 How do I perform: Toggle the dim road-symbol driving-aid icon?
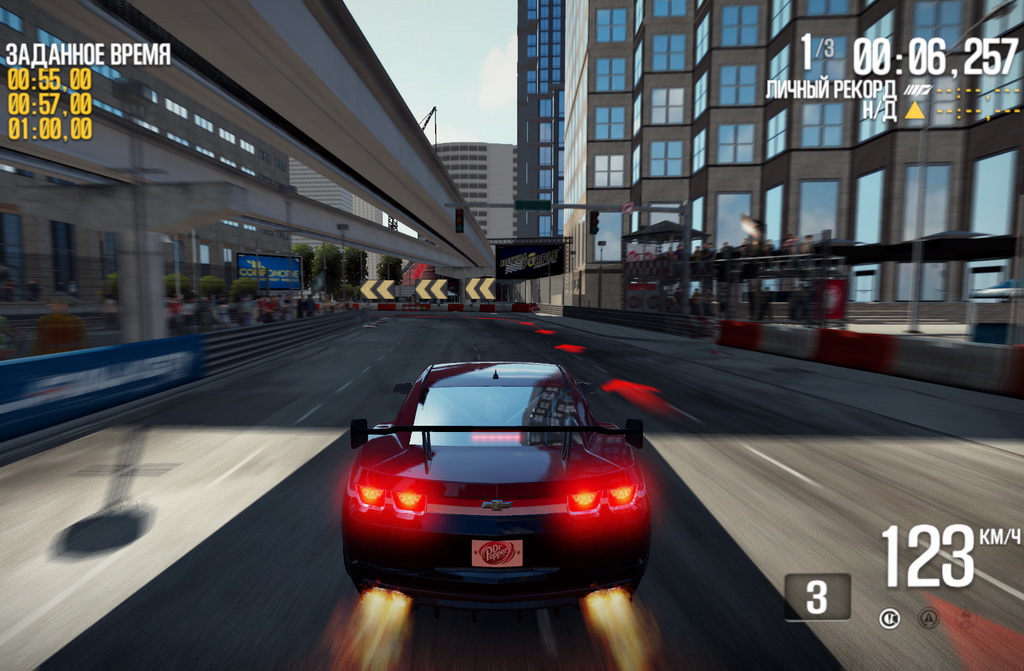[929, 618]
